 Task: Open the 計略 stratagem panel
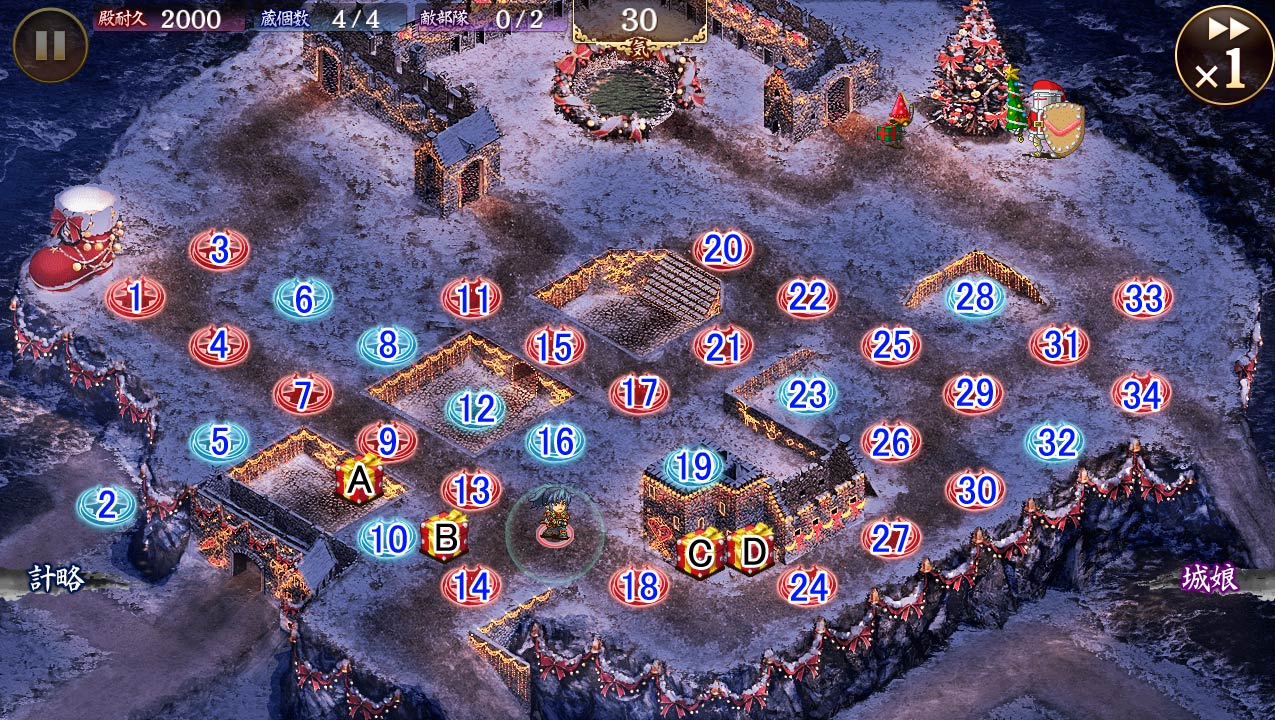click(56, 578)
